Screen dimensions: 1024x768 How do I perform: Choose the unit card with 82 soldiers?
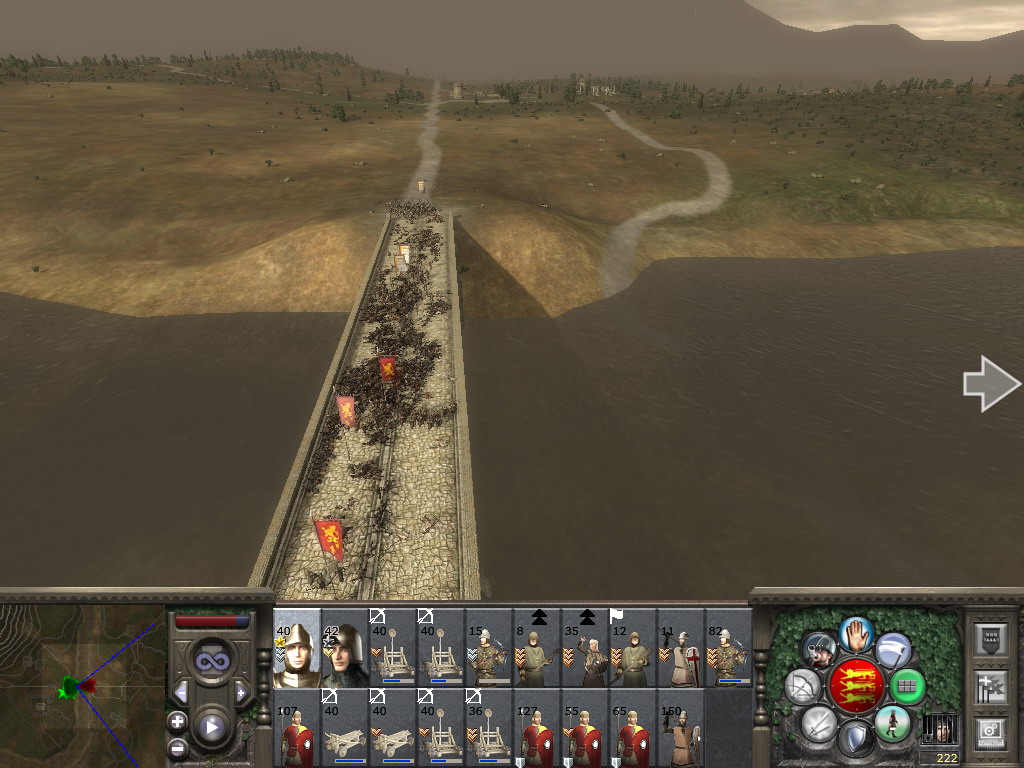pos(729,648)
